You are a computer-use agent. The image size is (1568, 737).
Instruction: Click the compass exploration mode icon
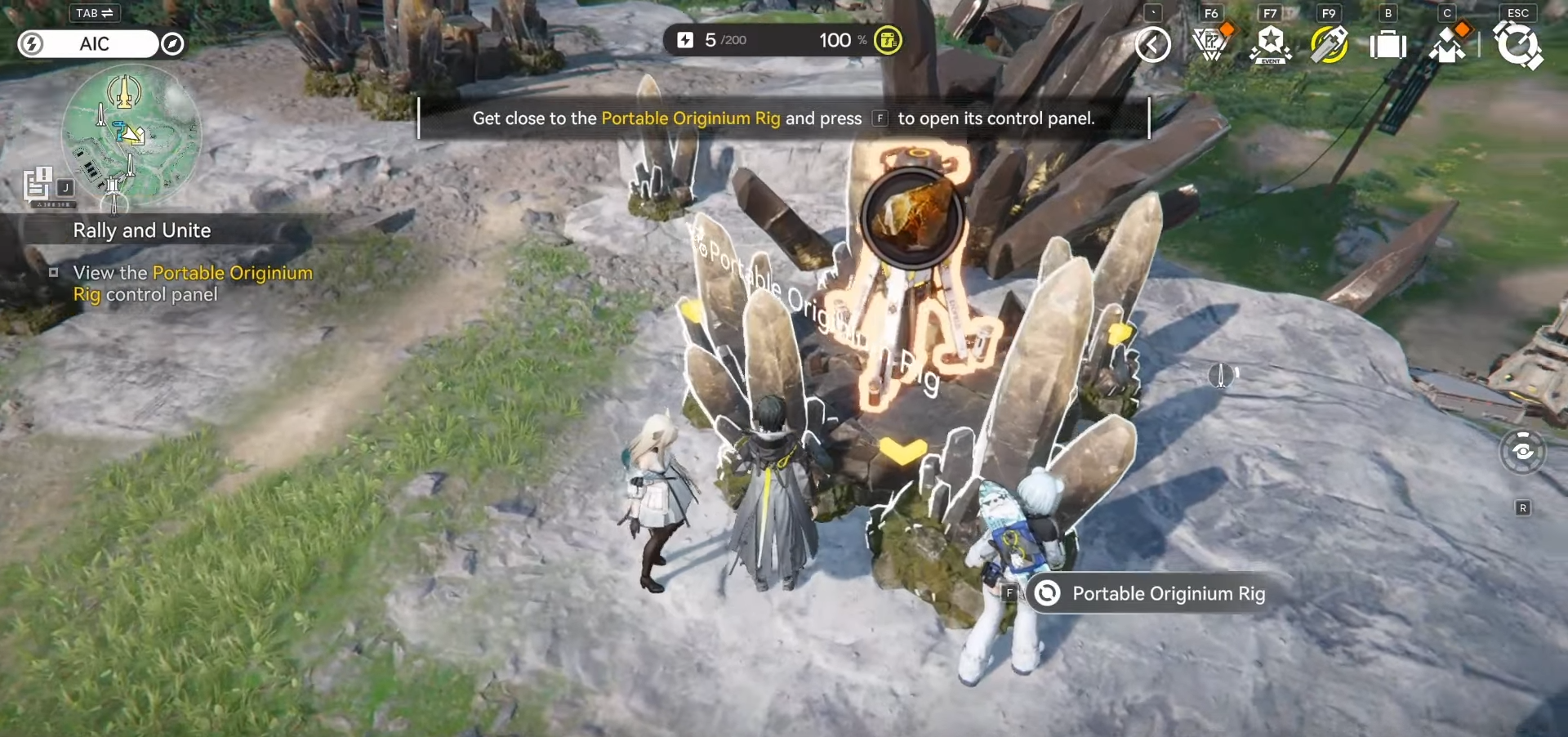click(172, 44)
